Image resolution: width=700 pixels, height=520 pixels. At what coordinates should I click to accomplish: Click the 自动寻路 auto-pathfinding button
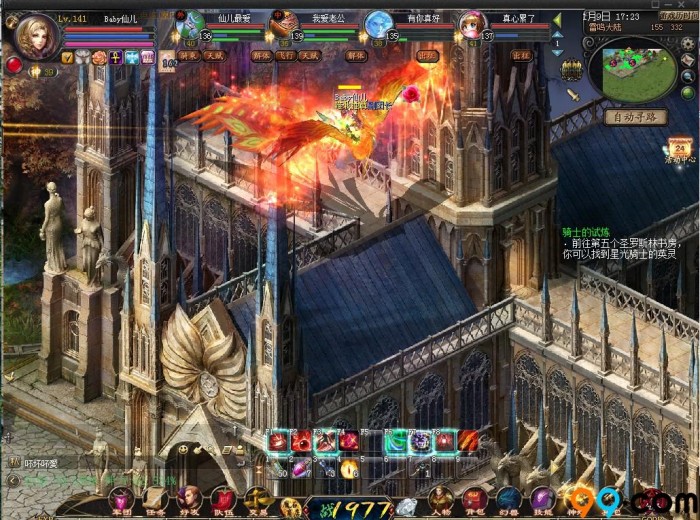635,117
